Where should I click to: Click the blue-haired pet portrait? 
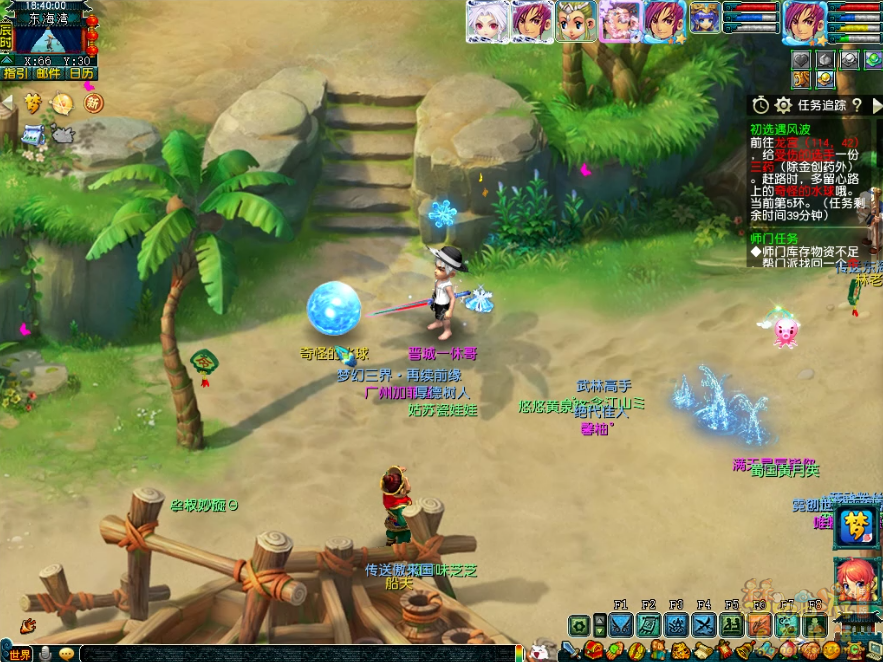point(704,17)
